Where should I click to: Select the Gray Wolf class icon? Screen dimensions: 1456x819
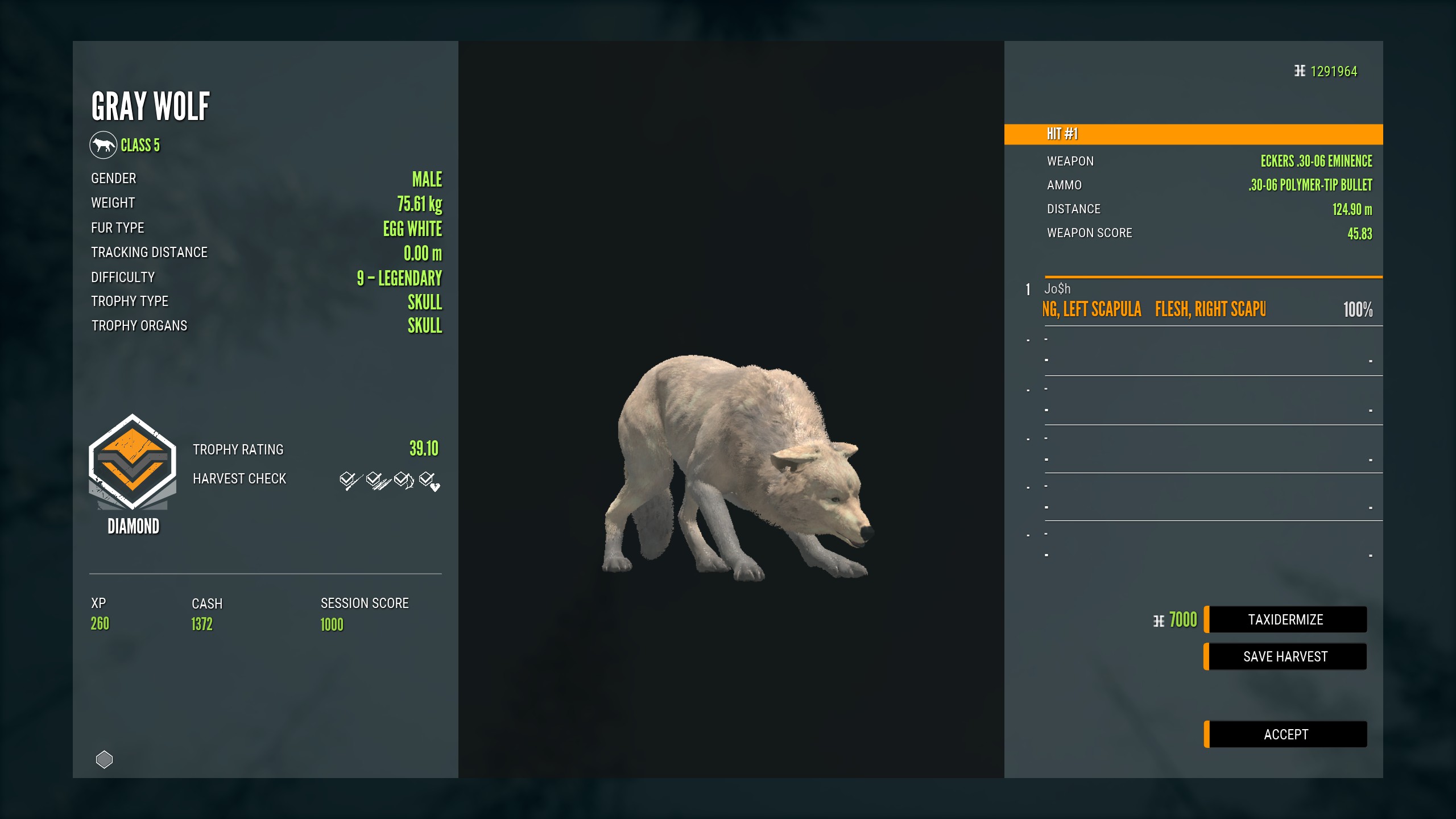click(102, 144)
